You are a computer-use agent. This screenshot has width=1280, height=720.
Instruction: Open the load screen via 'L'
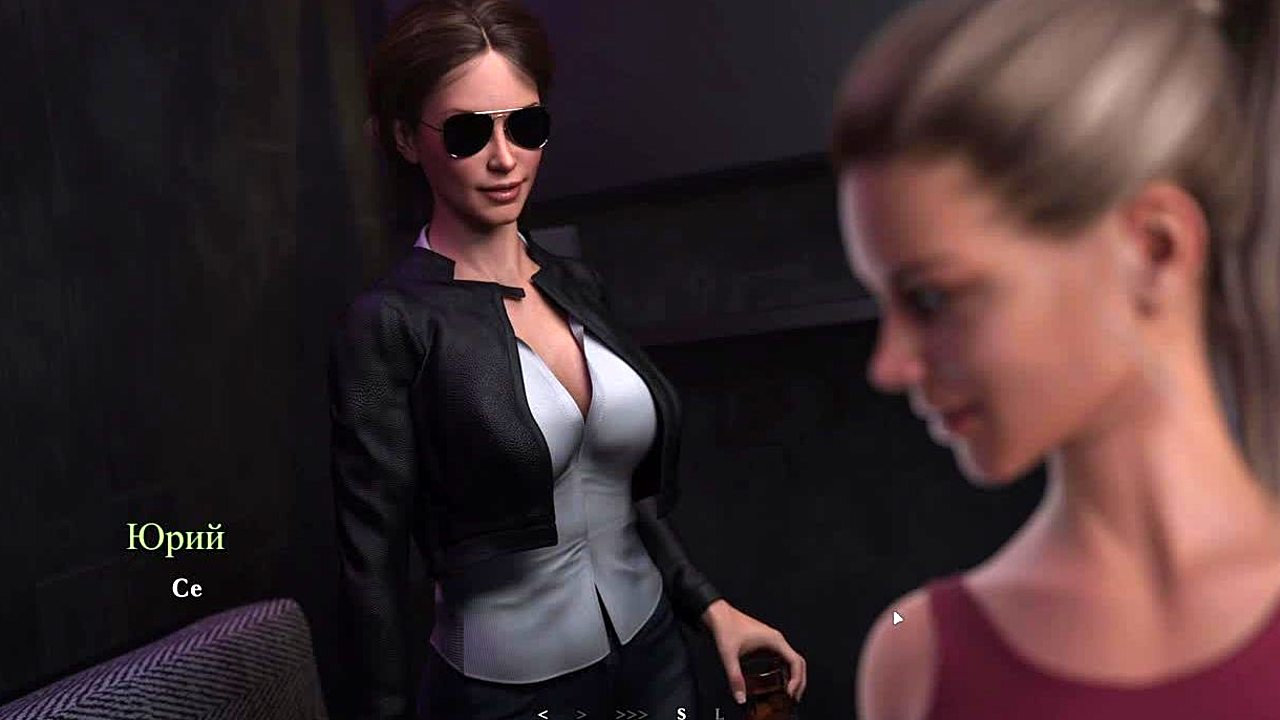point(718,714)
